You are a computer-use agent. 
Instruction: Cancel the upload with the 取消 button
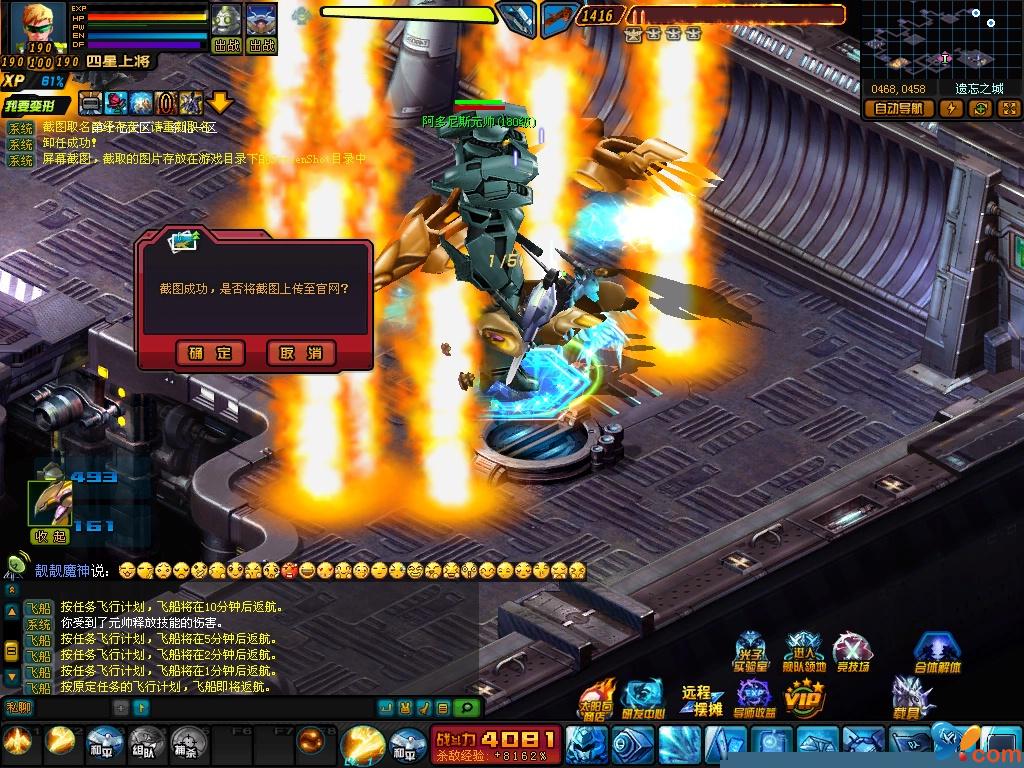pyautogui.click(x=301, y=353)
